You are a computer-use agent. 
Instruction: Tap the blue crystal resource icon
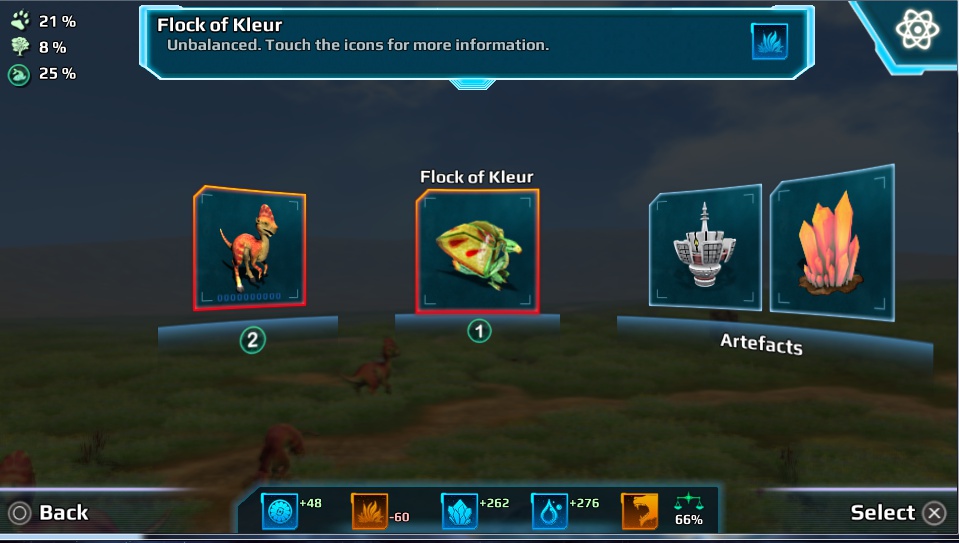[x=459, y=511]
